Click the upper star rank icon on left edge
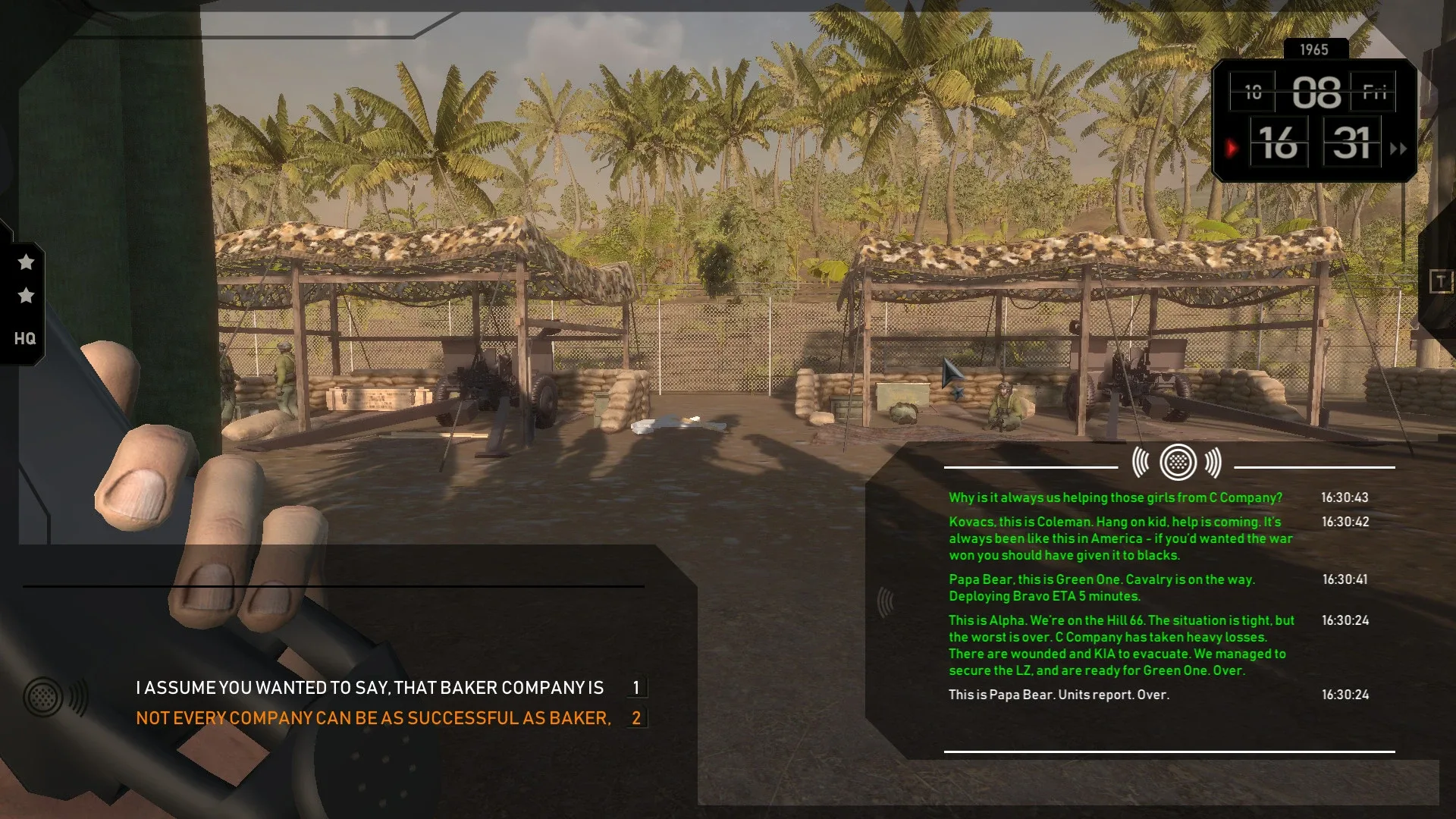 tap(27, 262)
